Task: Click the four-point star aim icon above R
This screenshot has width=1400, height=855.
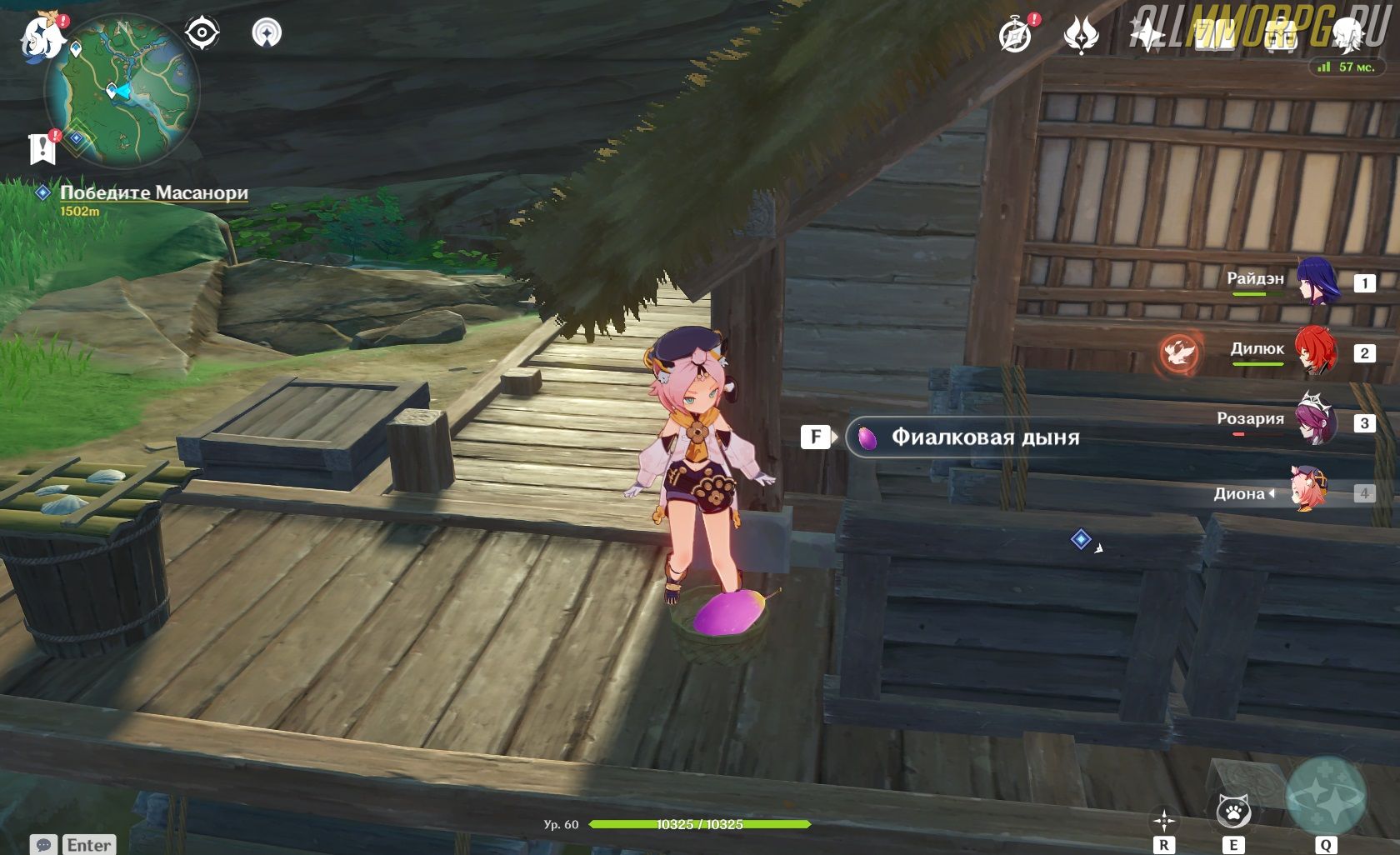Action: coord(1163,818)
